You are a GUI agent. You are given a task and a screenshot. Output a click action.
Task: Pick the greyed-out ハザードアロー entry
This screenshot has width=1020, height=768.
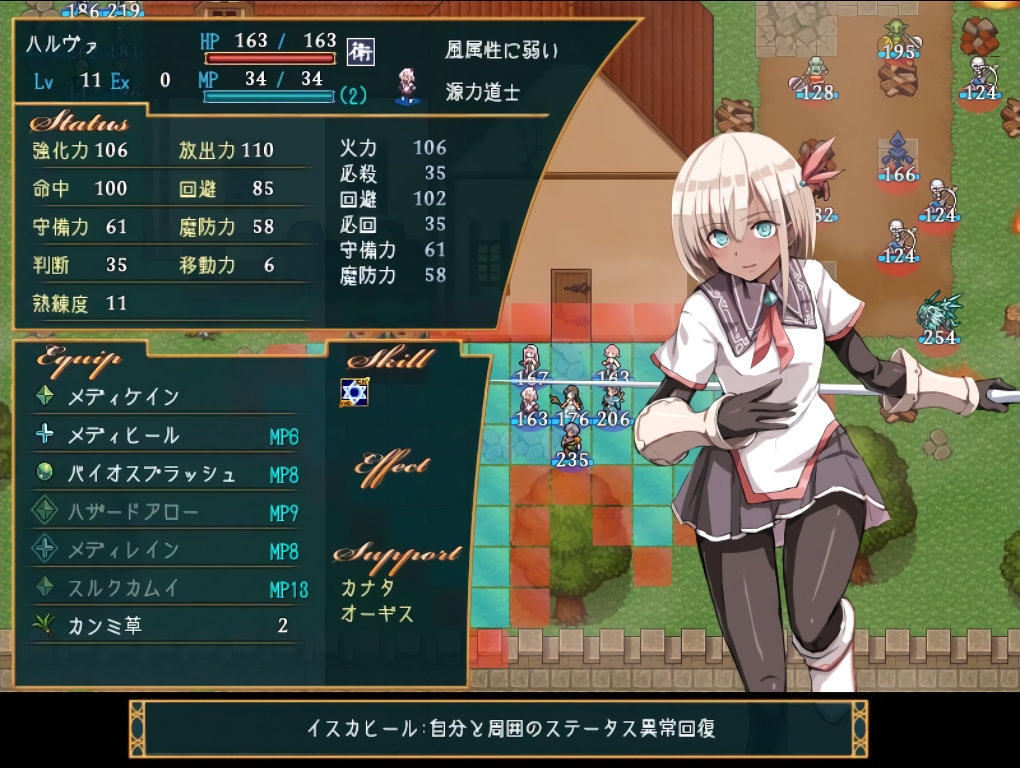(133, 512)
